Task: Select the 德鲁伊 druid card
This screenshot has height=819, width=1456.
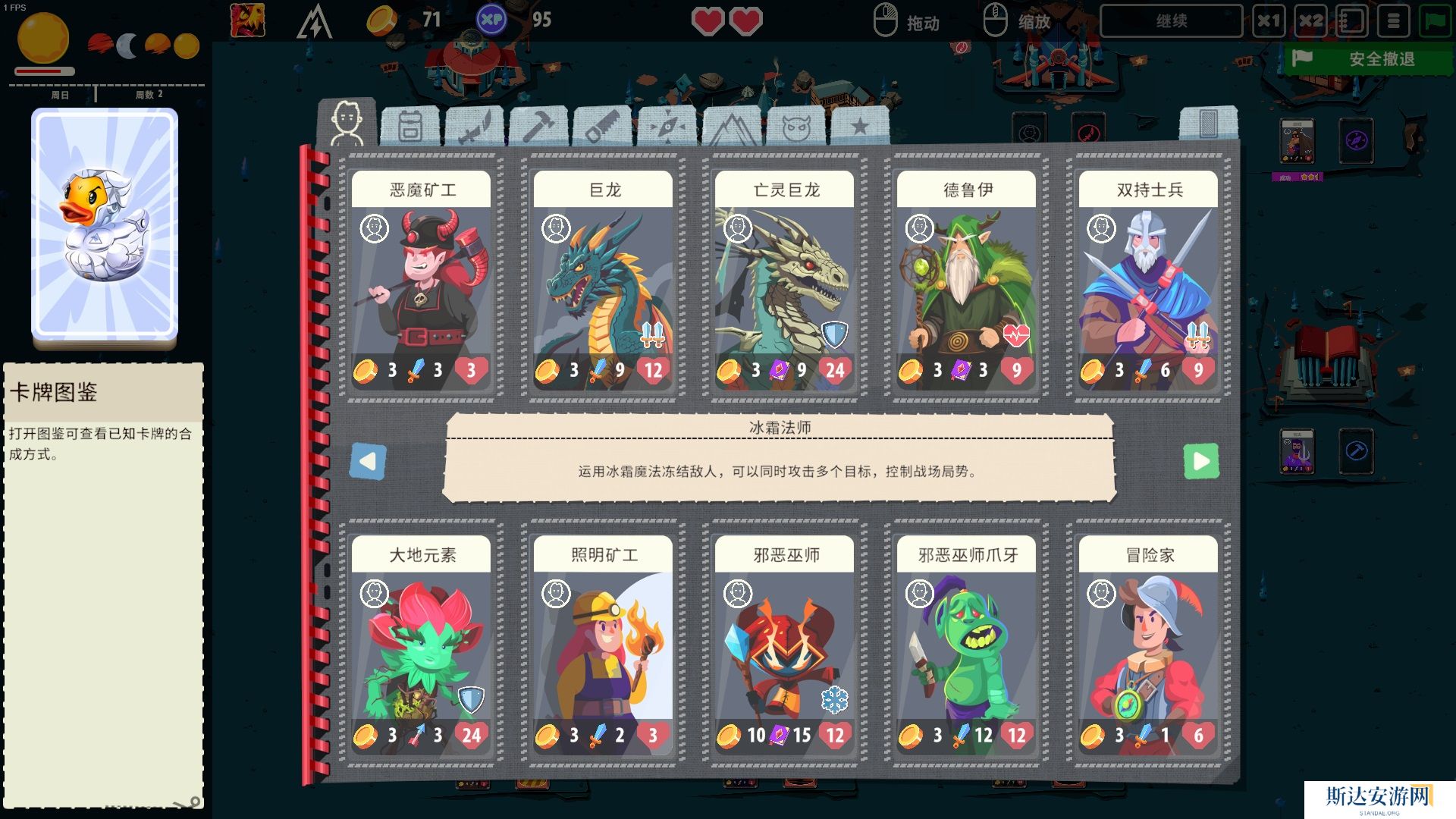Action: pos(966,281)
